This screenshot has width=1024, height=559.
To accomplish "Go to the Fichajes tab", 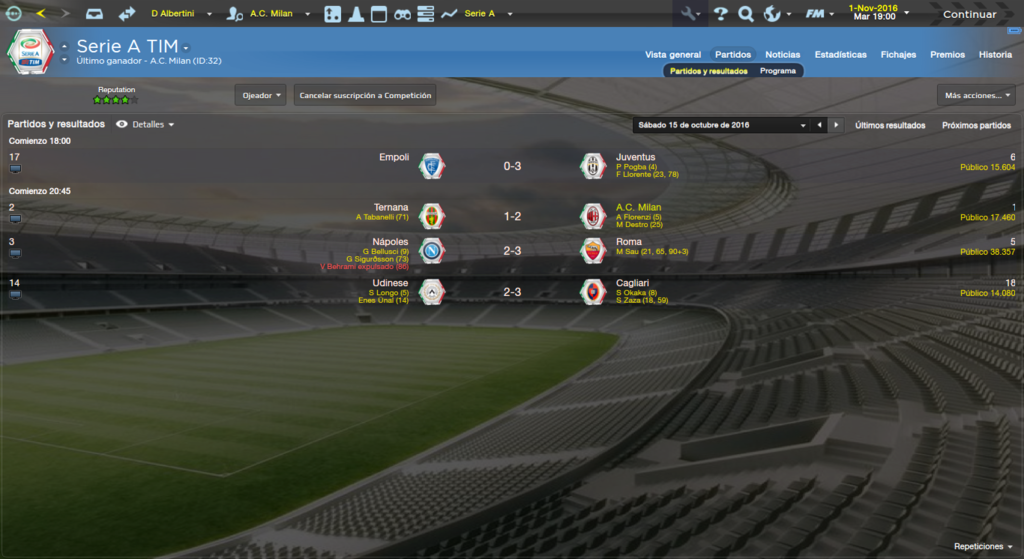I will pyautogui.click(x=898, y=54).
